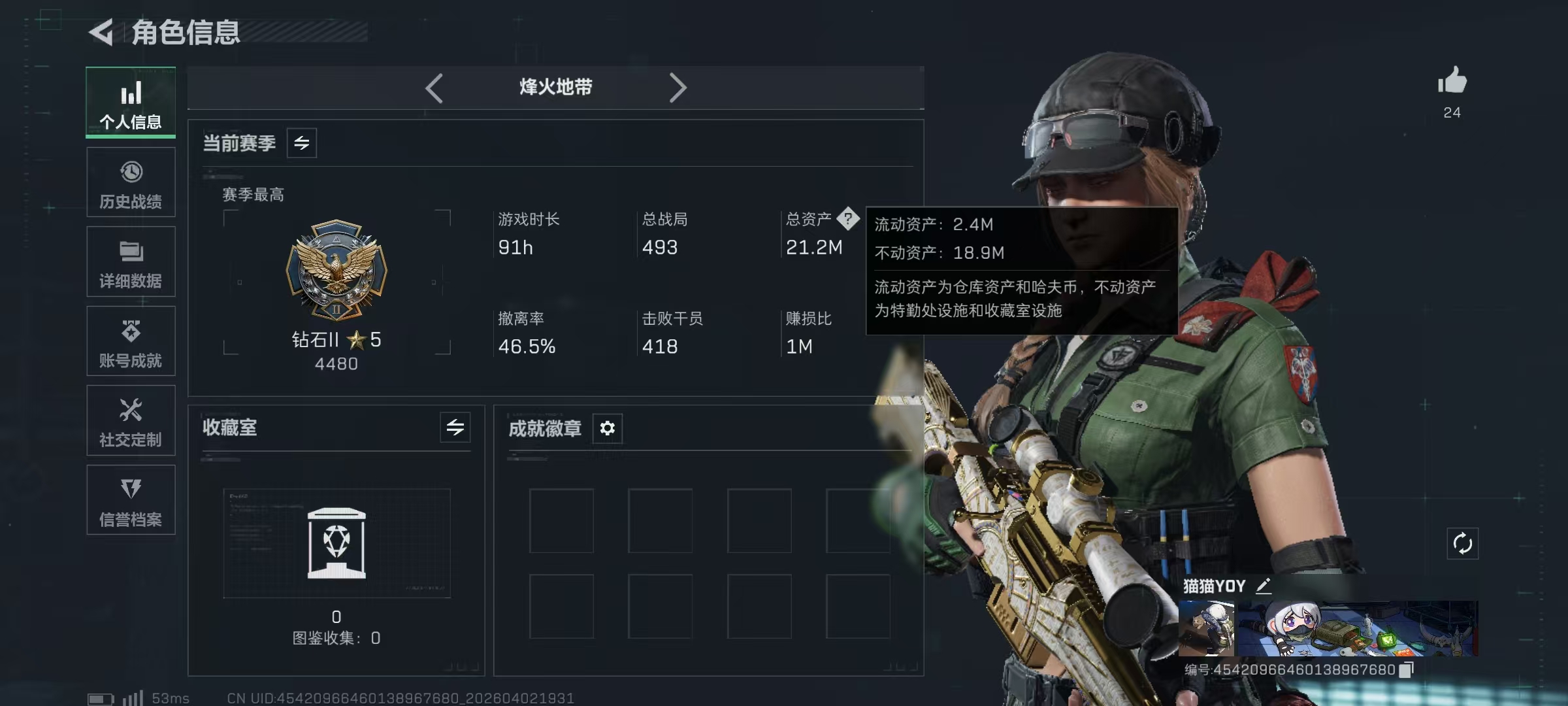The image size is (1568, 706).
Task: Open the 详细数据 sidebar icon
Action: pos(131,261)
